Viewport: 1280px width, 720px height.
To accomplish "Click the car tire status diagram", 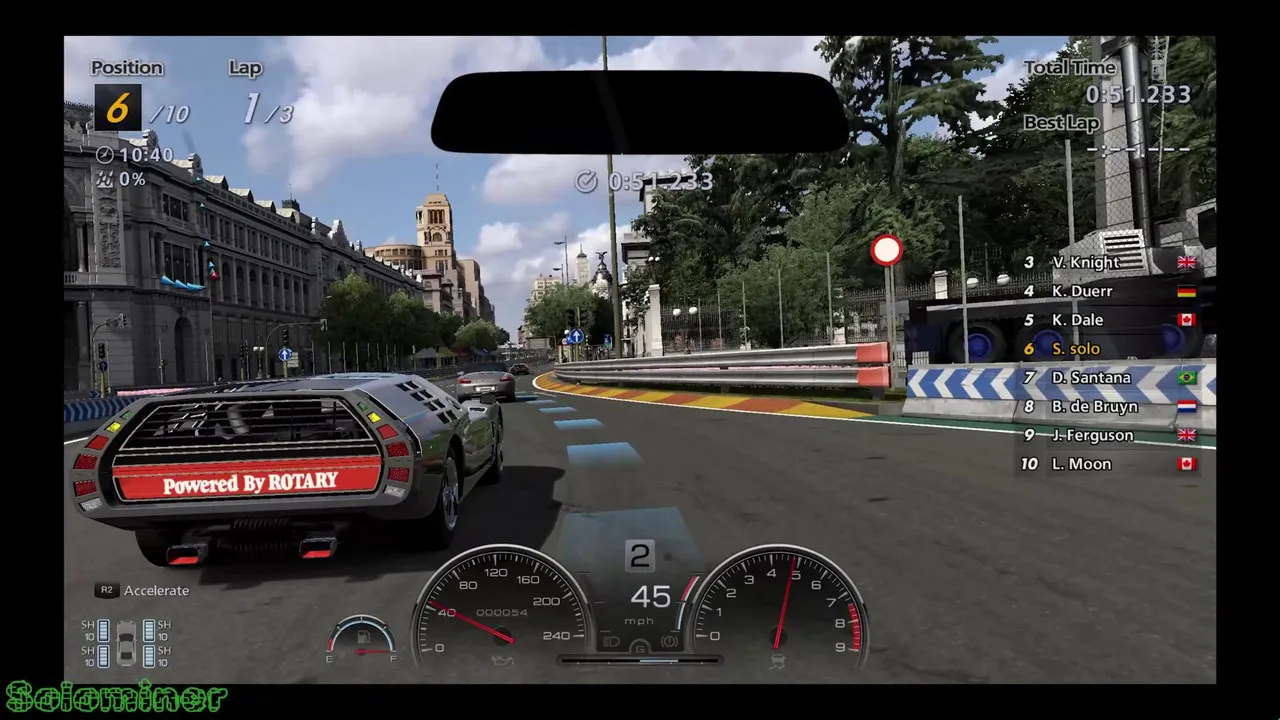I will (x=126, y=643).
